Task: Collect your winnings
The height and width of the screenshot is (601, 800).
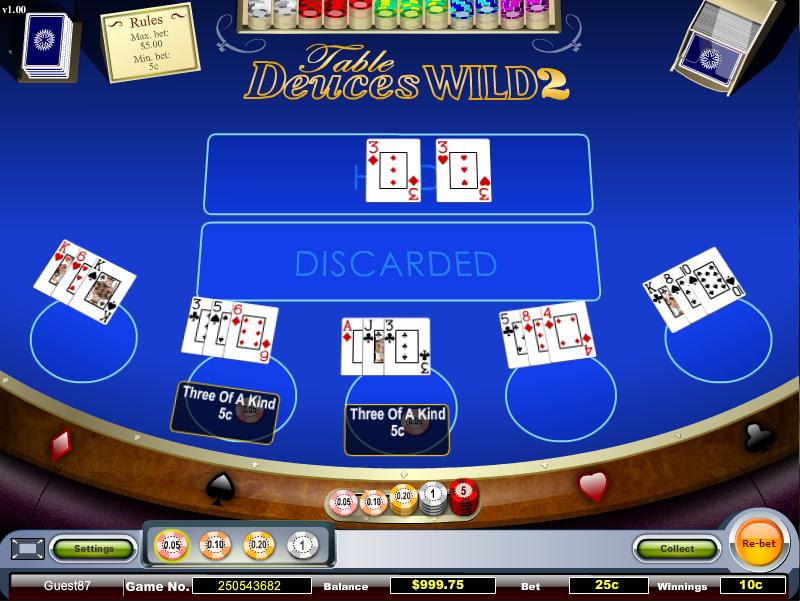Action: [677, 548]
